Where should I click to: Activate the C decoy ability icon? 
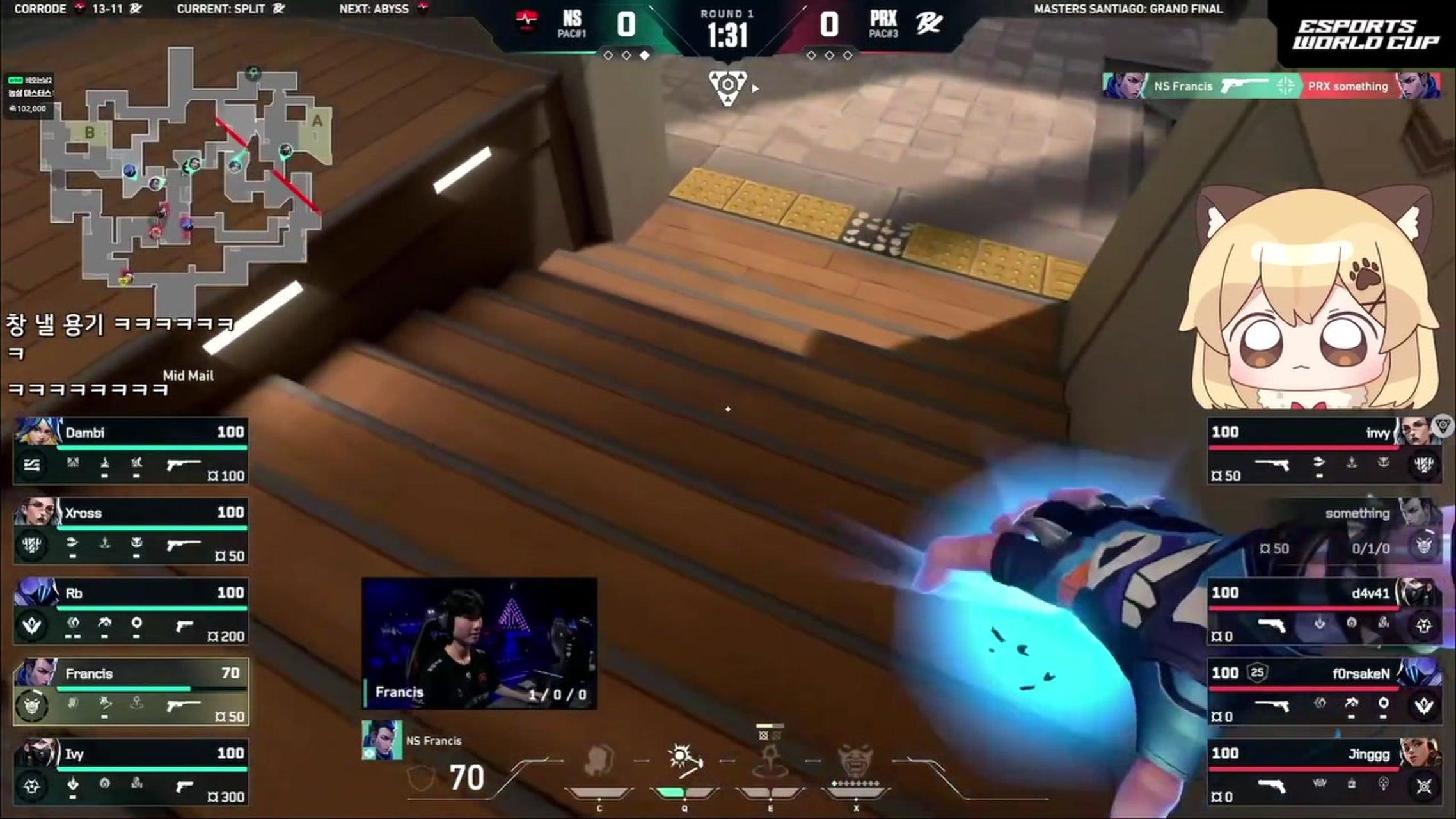[x=599, y=763]
